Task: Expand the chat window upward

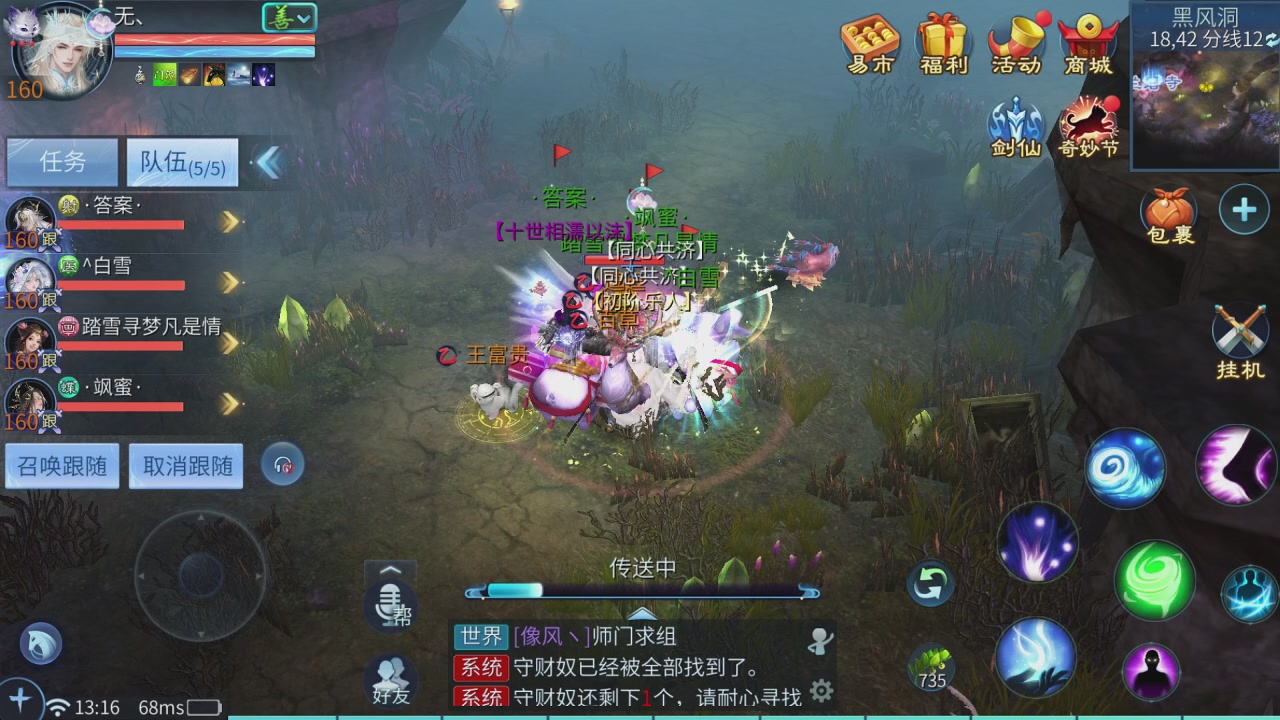Action: coord(390,568)
